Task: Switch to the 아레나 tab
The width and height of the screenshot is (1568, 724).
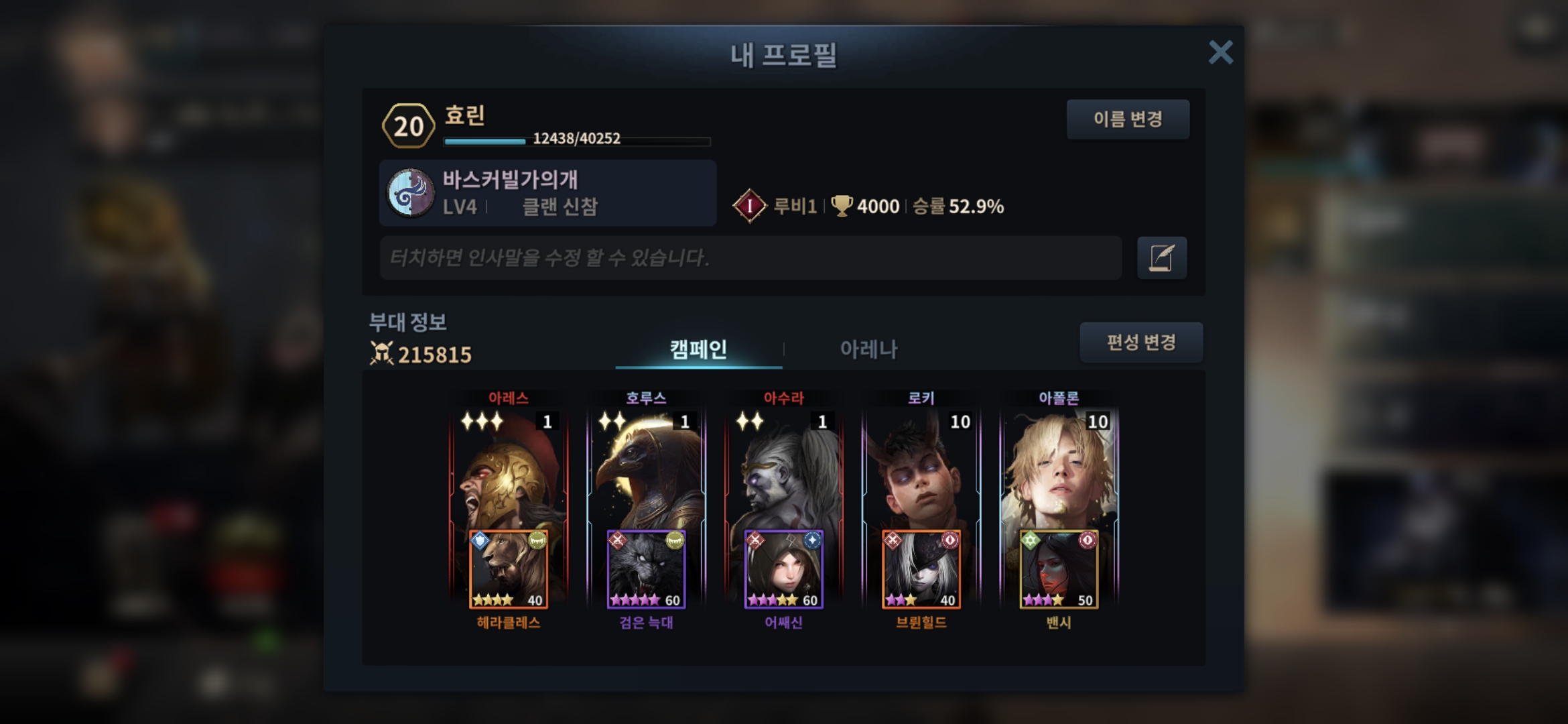Action: tap(868, 349)
